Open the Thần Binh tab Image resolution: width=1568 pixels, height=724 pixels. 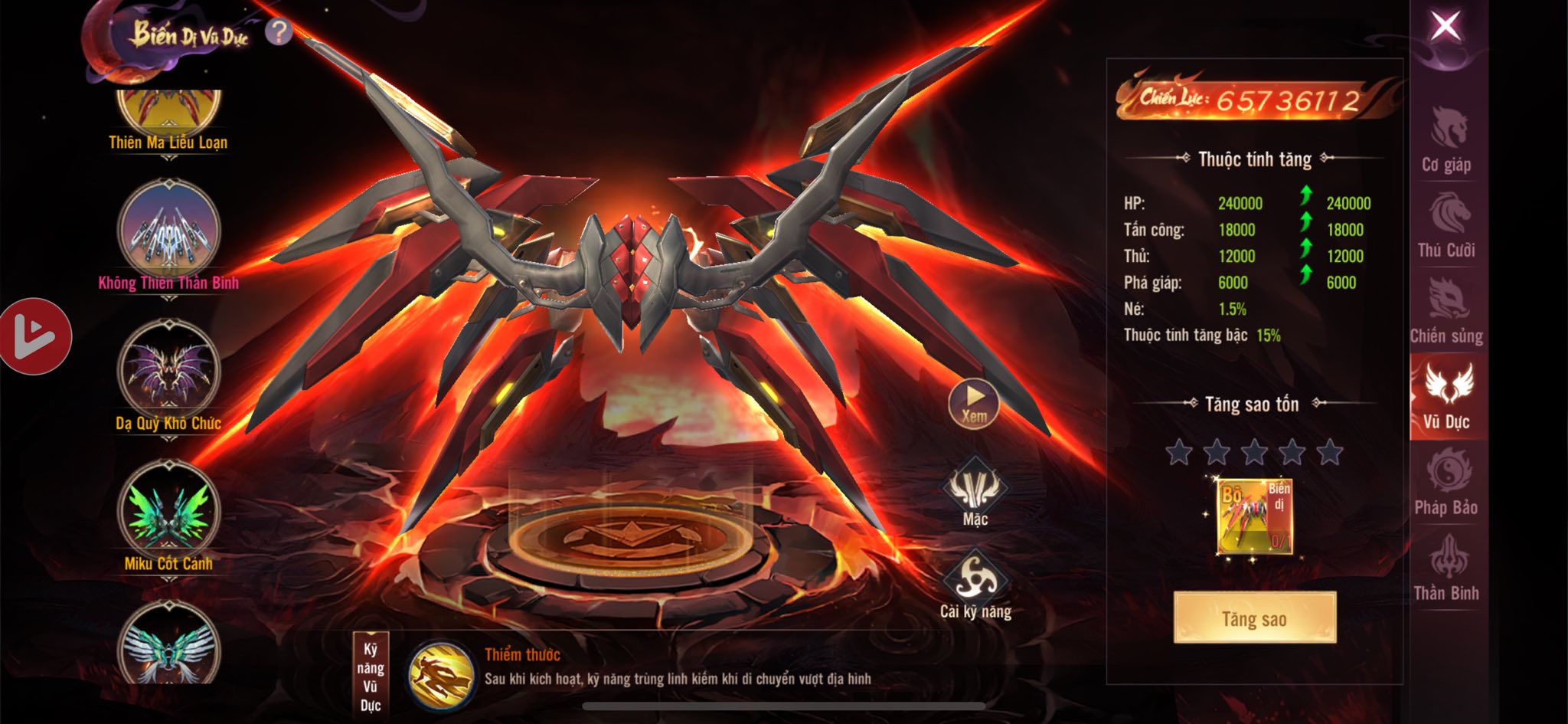(1446, 568)
